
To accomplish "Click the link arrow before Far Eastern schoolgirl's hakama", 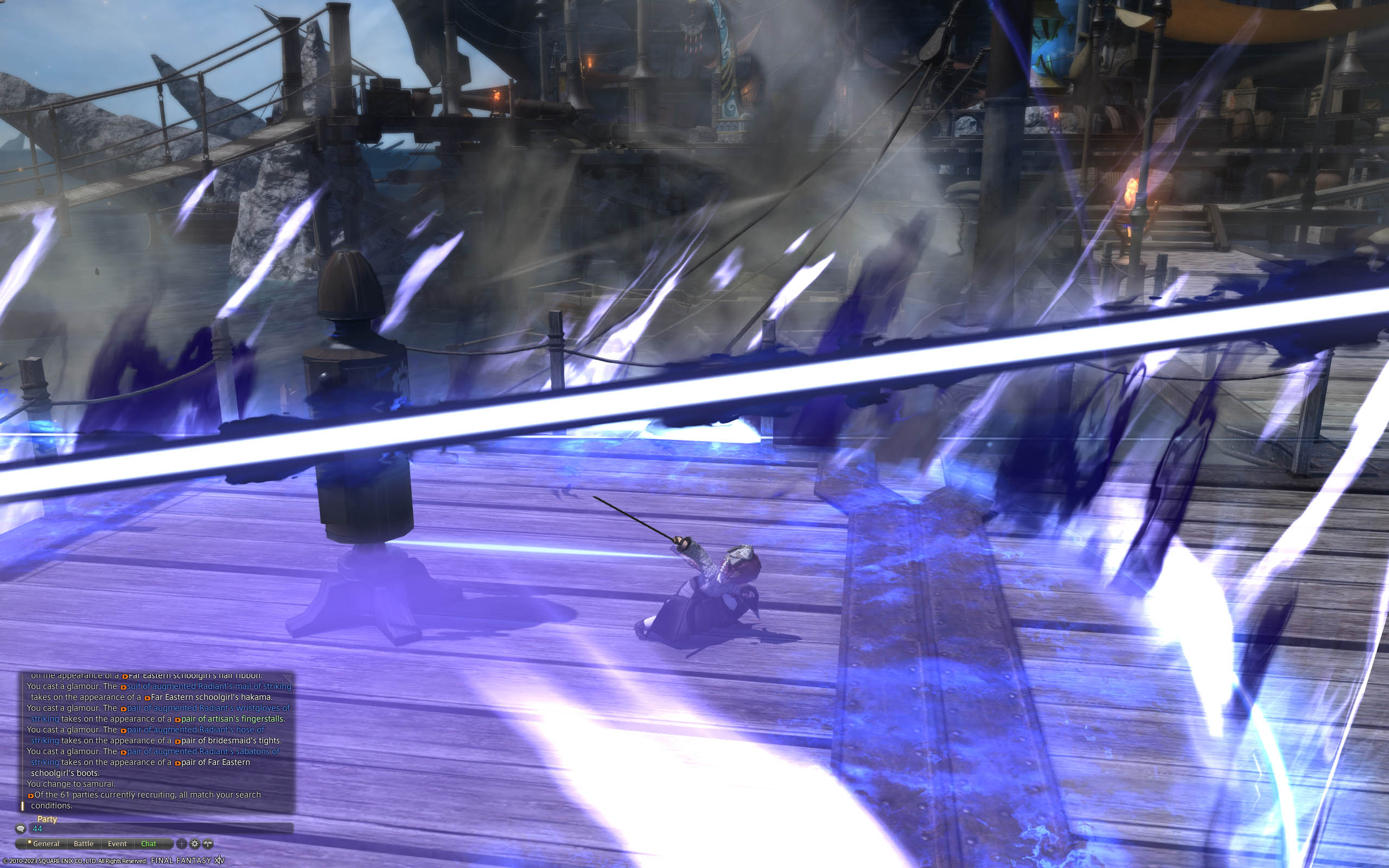I will (x=148, y=698).
